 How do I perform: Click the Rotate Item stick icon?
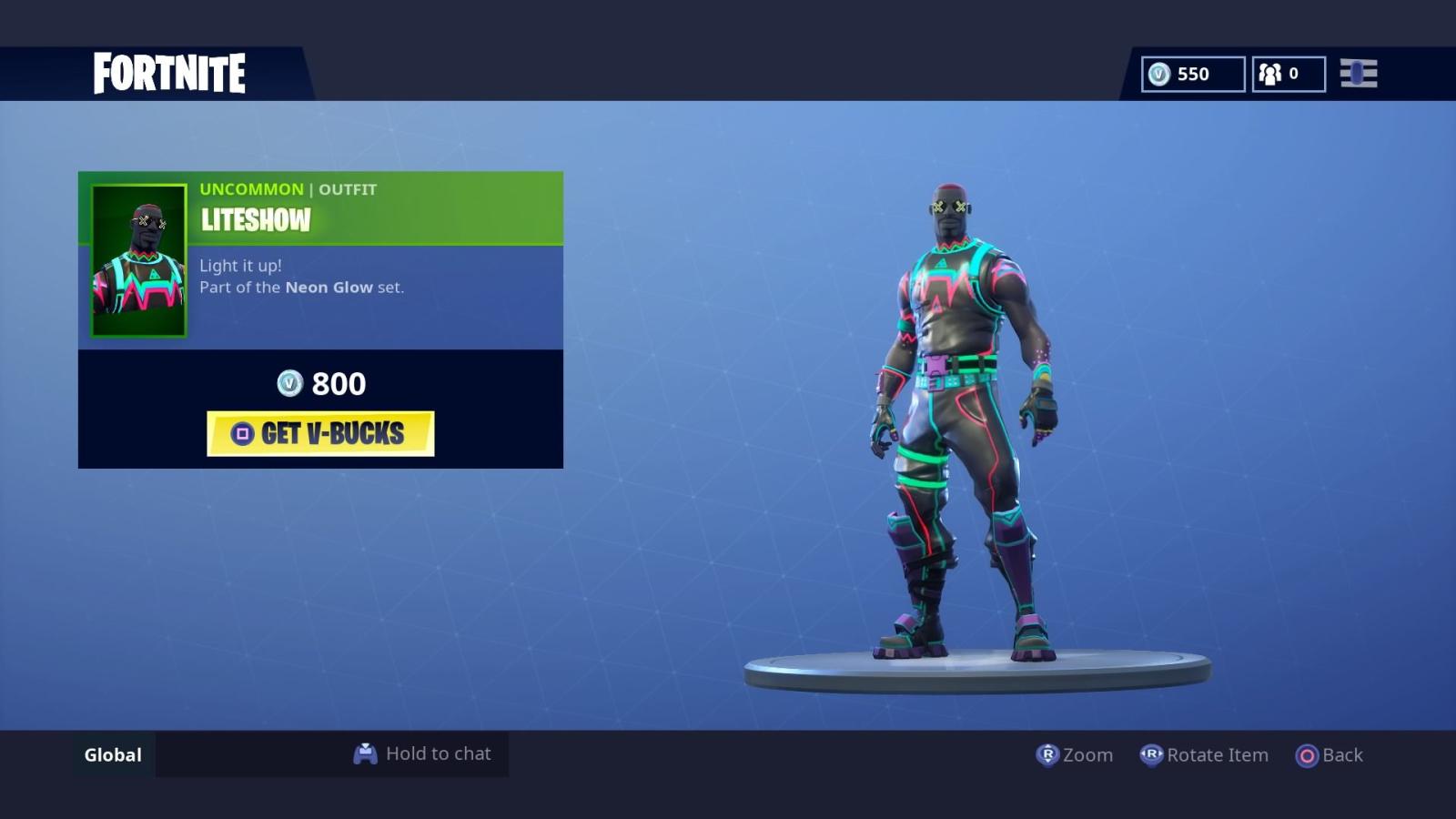tap(1150, 754)
